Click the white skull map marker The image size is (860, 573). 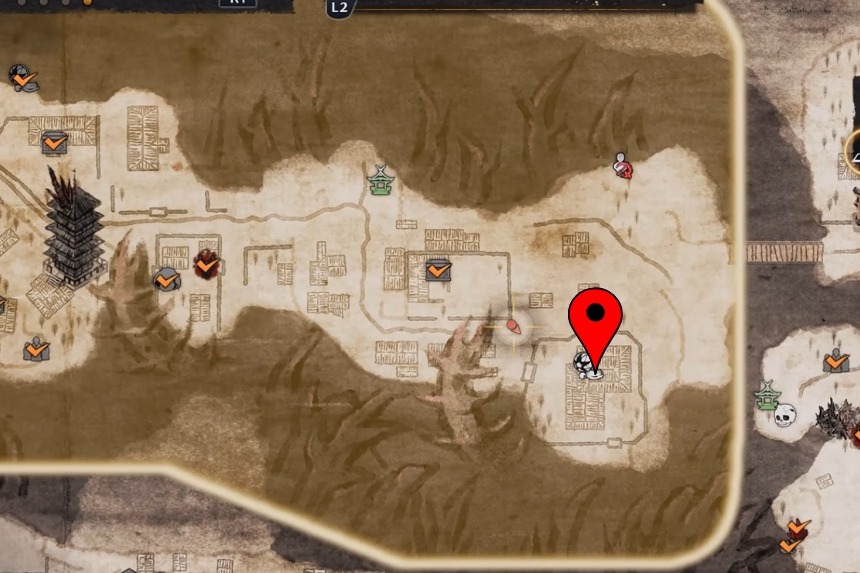[x=785, y=414]
